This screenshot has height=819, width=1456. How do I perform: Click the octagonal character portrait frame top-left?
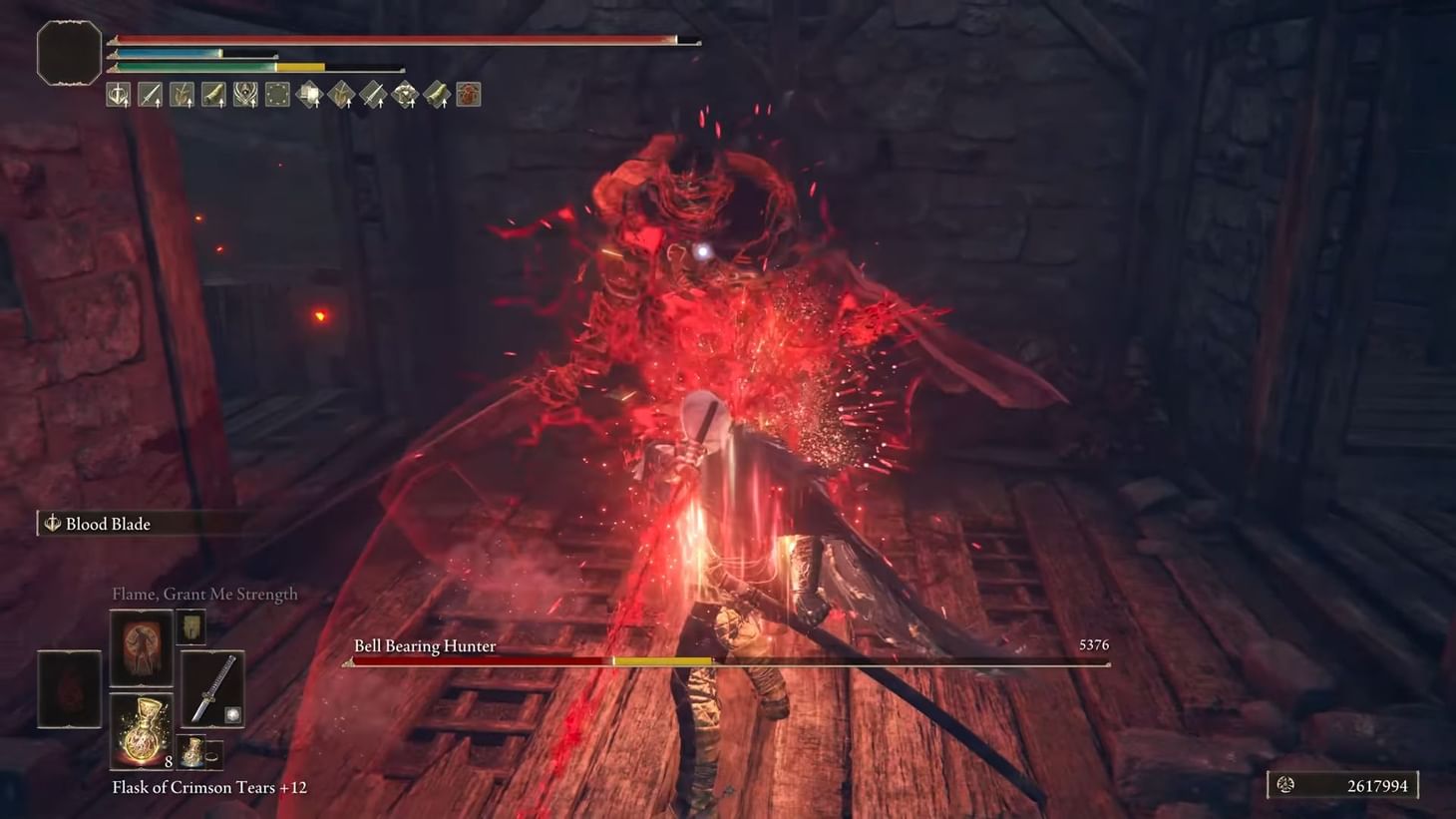pos(69,53)
